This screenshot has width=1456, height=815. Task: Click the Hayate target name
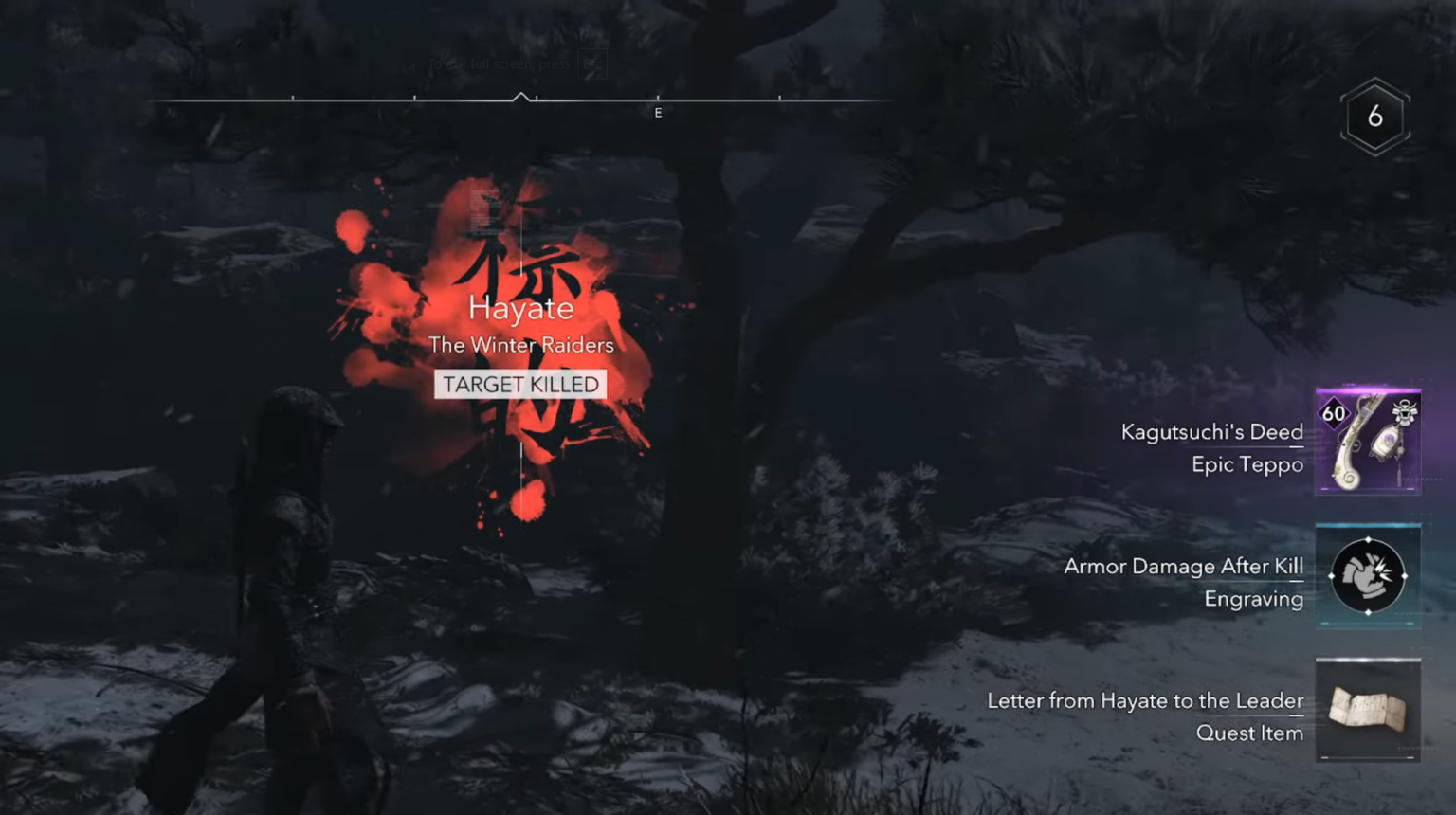tap(520, 307)
